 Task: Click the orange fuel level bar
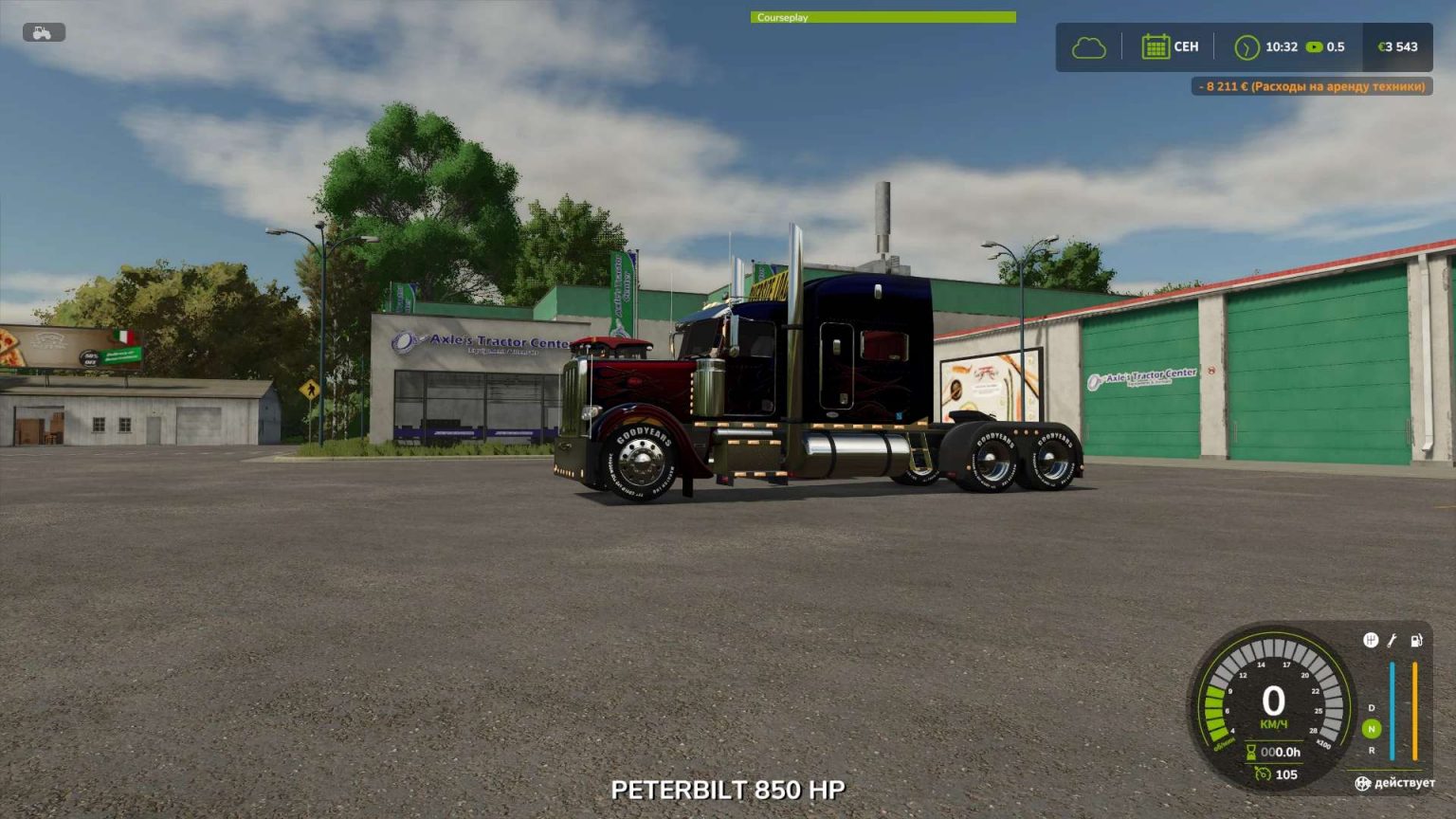tap(1415, 710)
